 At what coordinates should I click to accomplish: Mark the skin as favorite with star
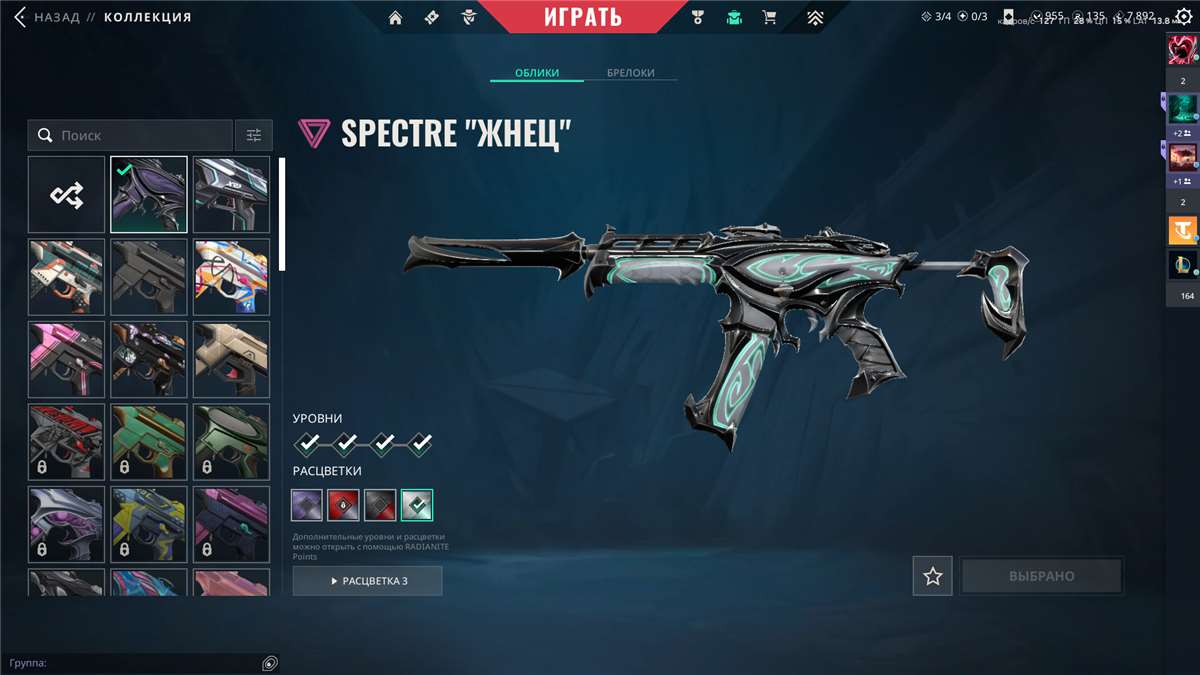[x=932, y=576]
